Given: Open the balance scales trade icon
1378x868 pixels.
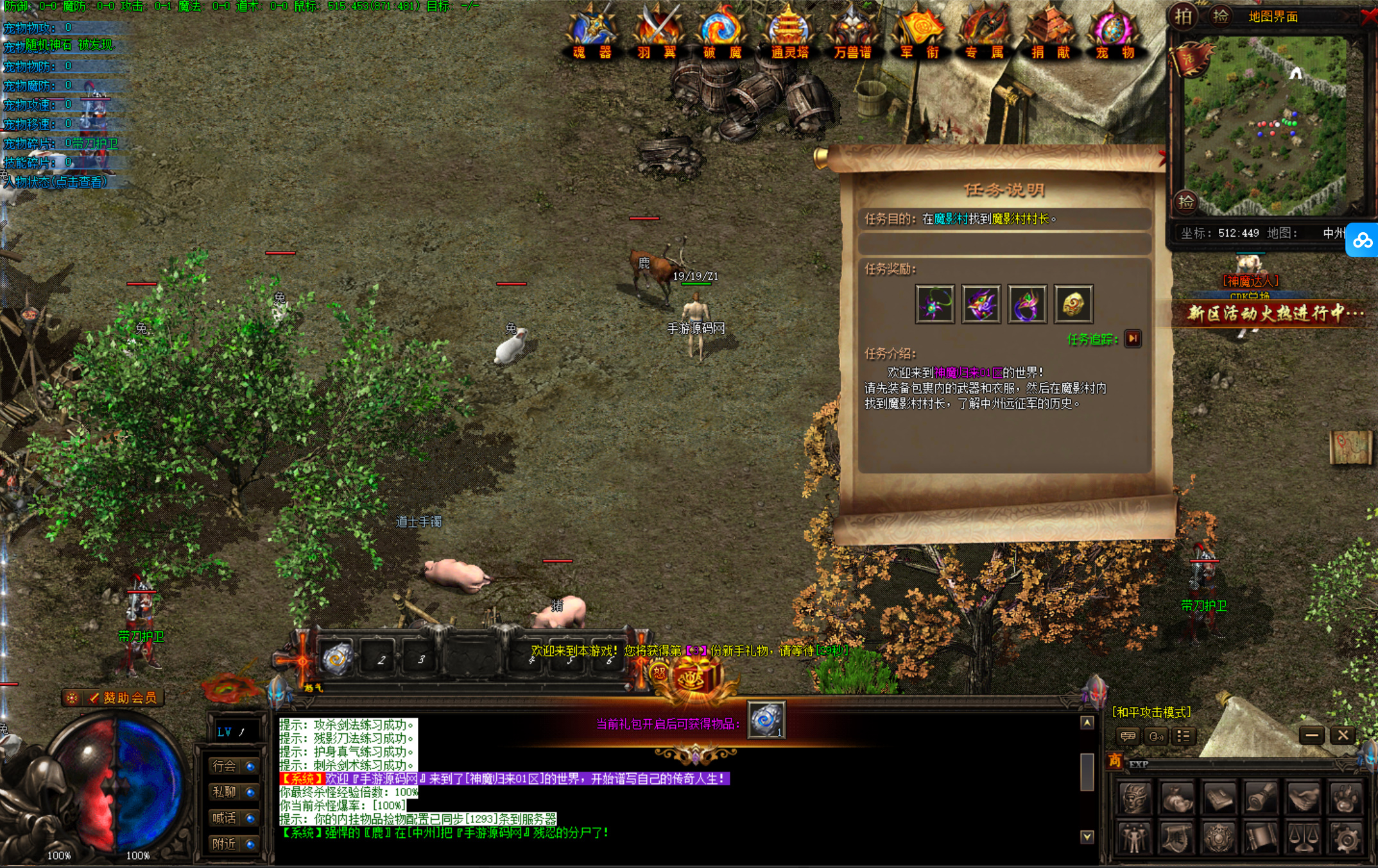Looking at the screenshot, I should pyautogui.click(x=1304, y=838).
